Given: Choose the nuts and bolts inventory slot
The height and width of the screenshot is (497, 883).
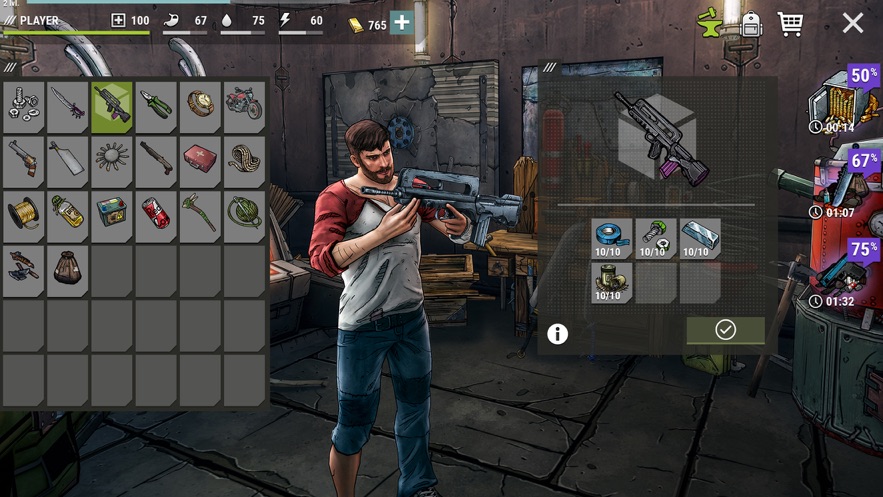Looking at the screenshot, I should [x=23, y=105].
